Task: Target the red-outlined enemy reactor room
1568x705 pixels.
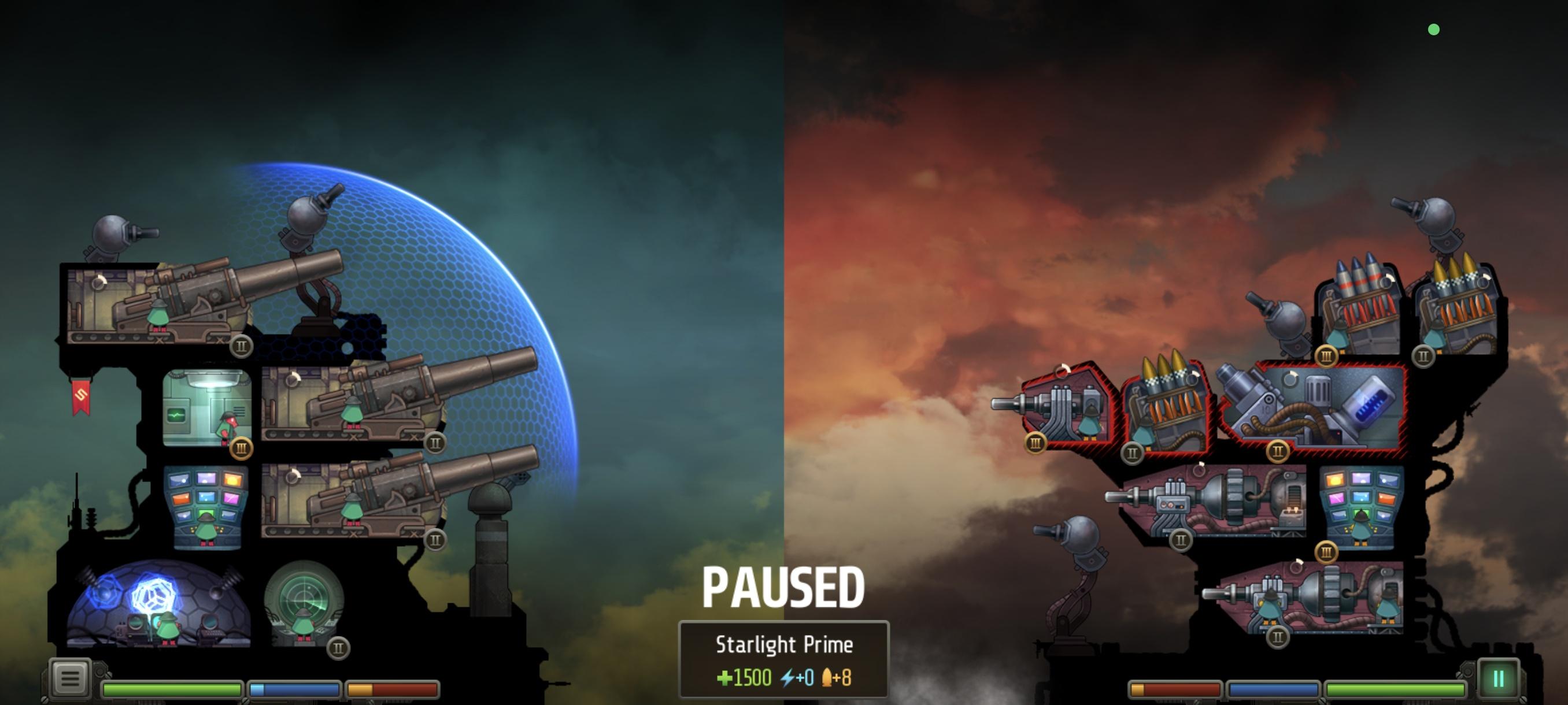Action: click(1315, 407)
